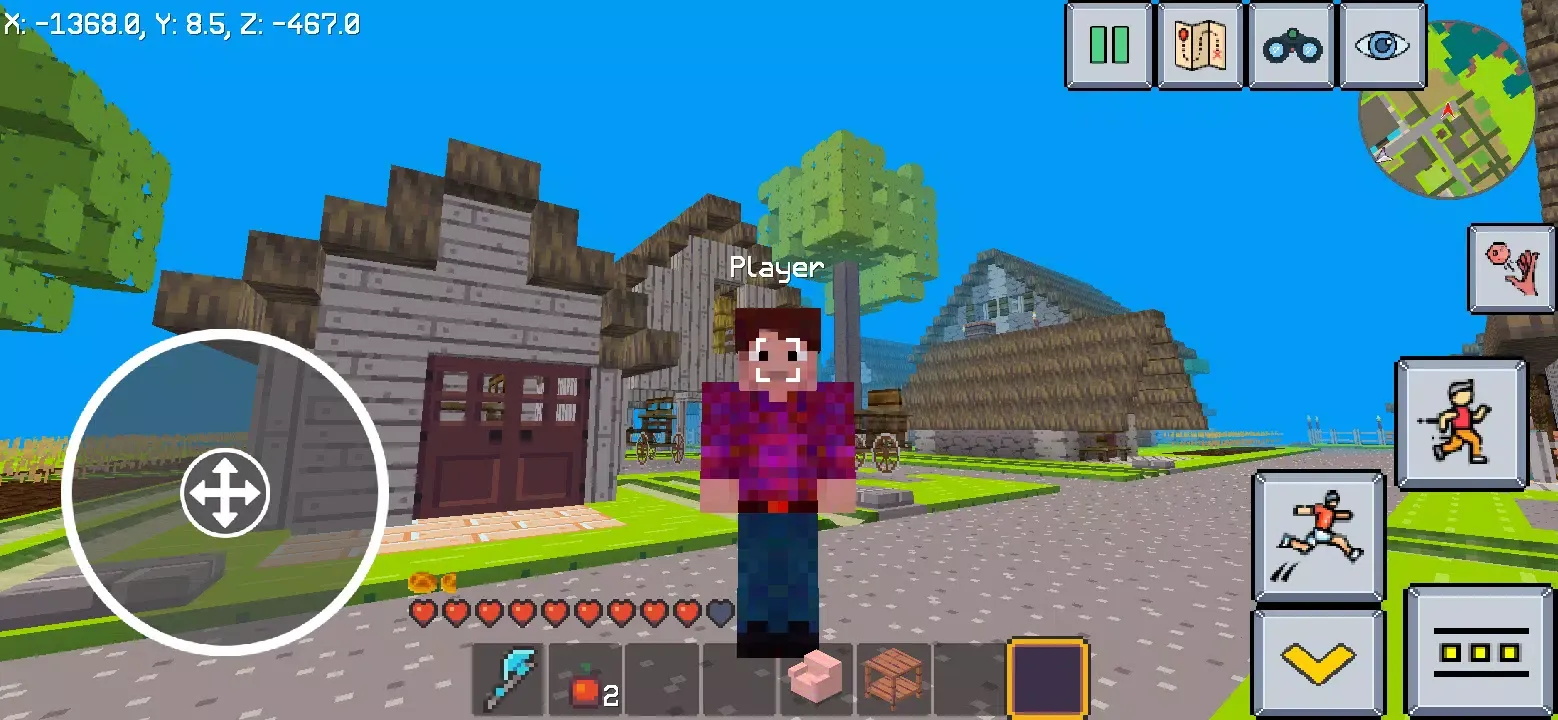Use the hand interaction button
The width and height of the screenshot is (1558, 720).
[1510, 270]
